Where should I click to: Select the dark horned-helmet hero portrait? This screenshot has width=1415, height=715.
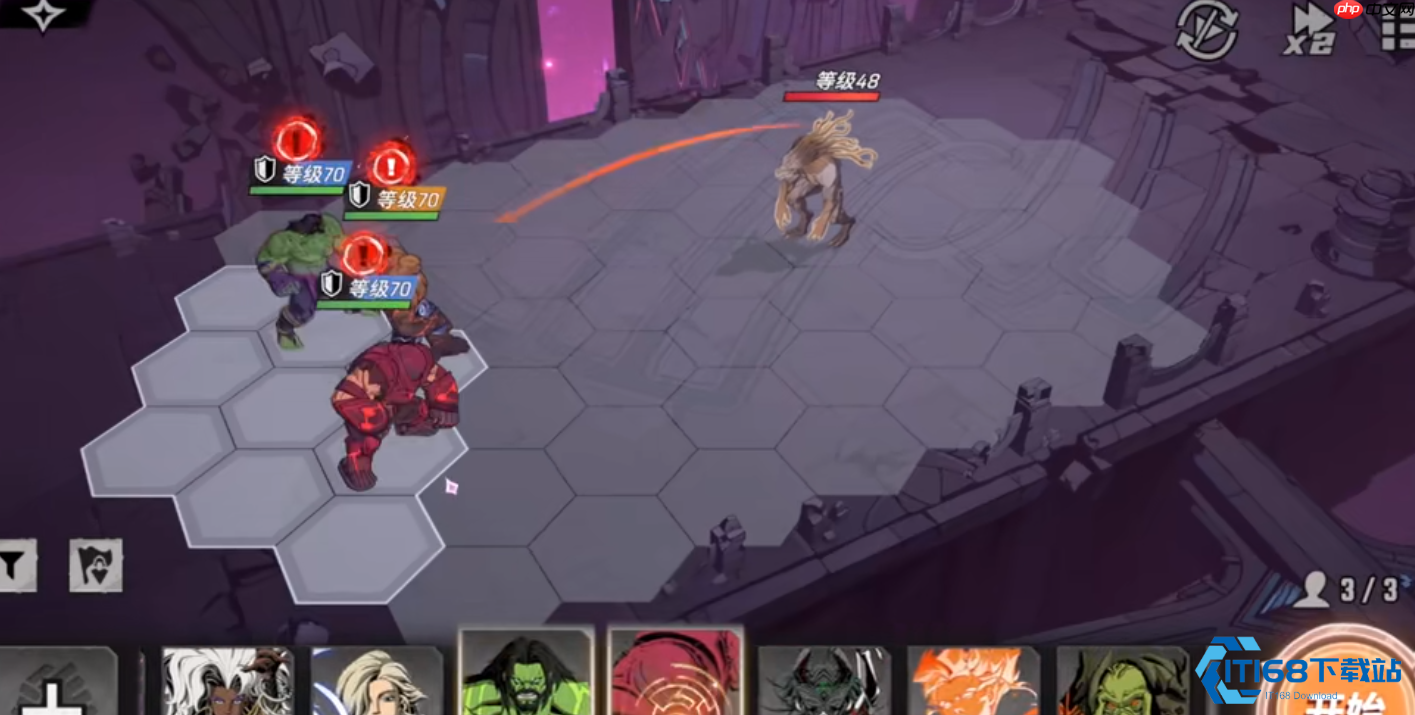(x=824, y=680)
